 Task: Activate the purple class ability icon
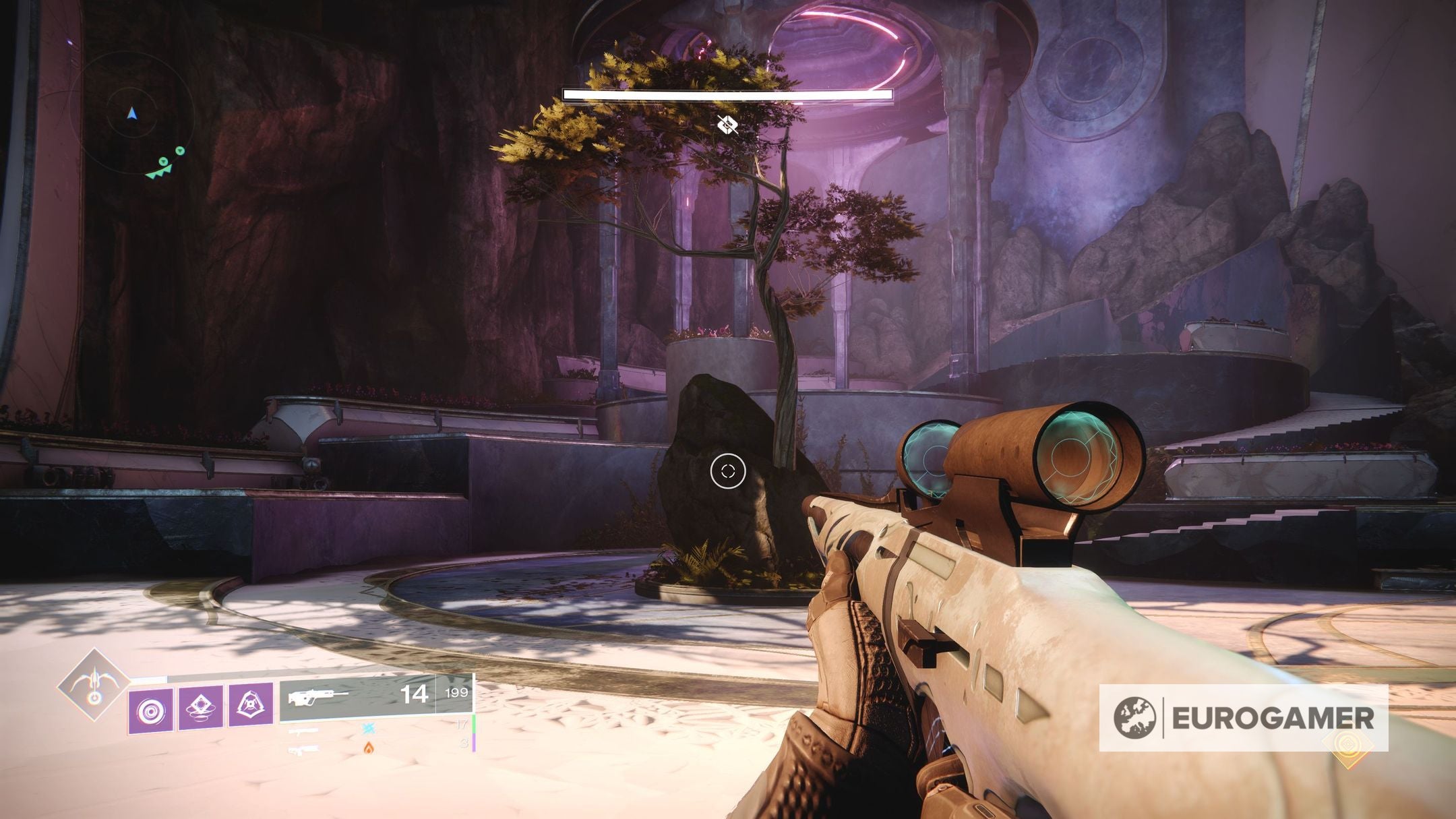click(251, 705)
